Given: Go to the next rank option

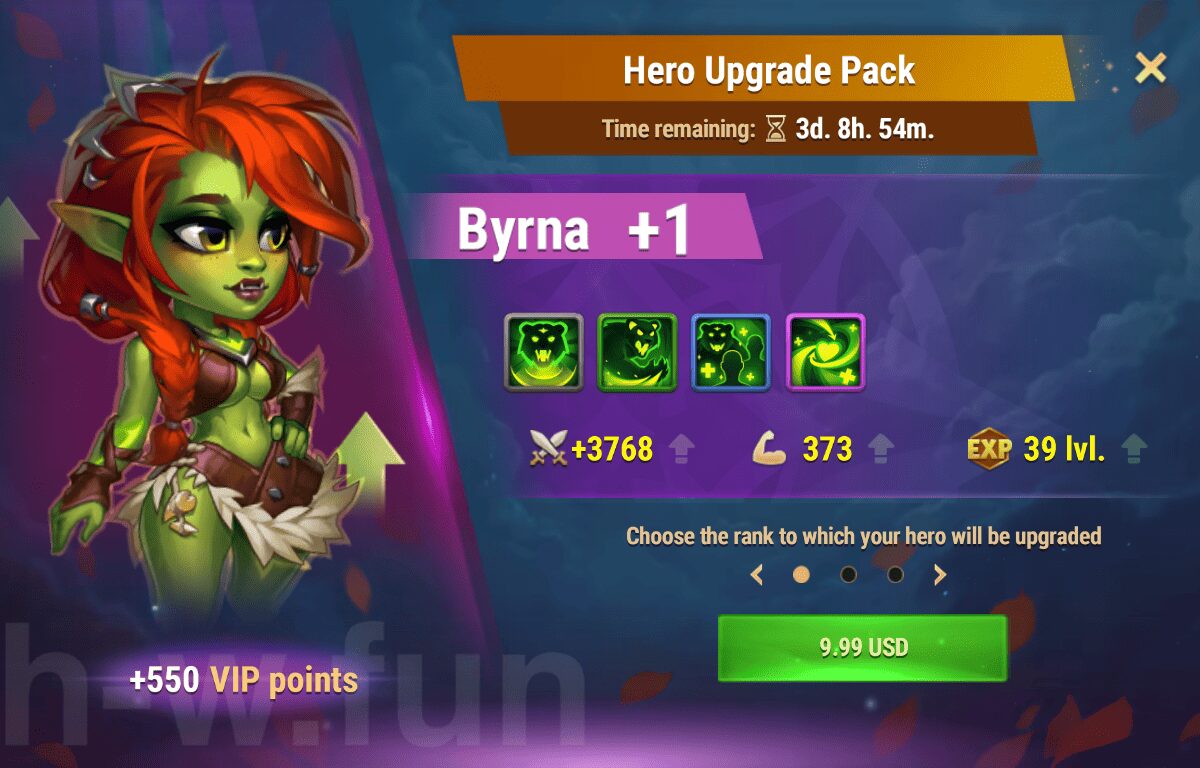Looking at the screenshot, I should coord(940,575).
